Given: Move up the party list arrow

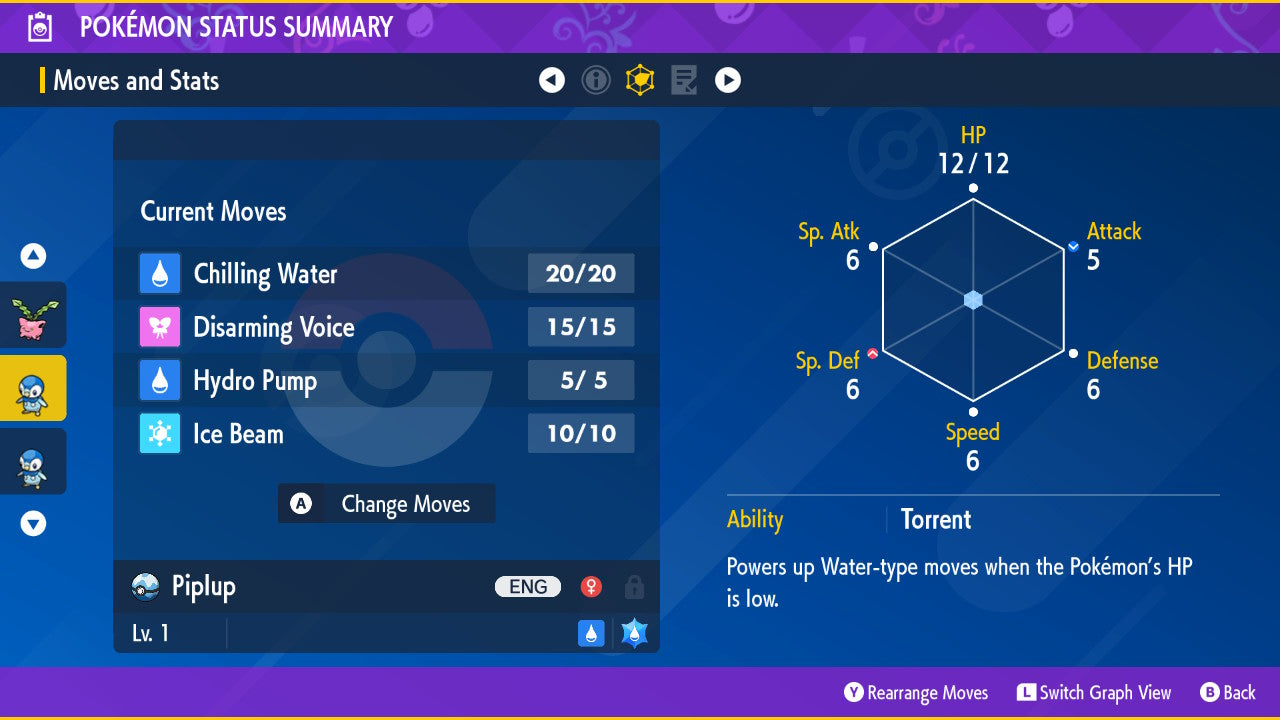Looking at the screenshot, I should (x=33, y=257).
